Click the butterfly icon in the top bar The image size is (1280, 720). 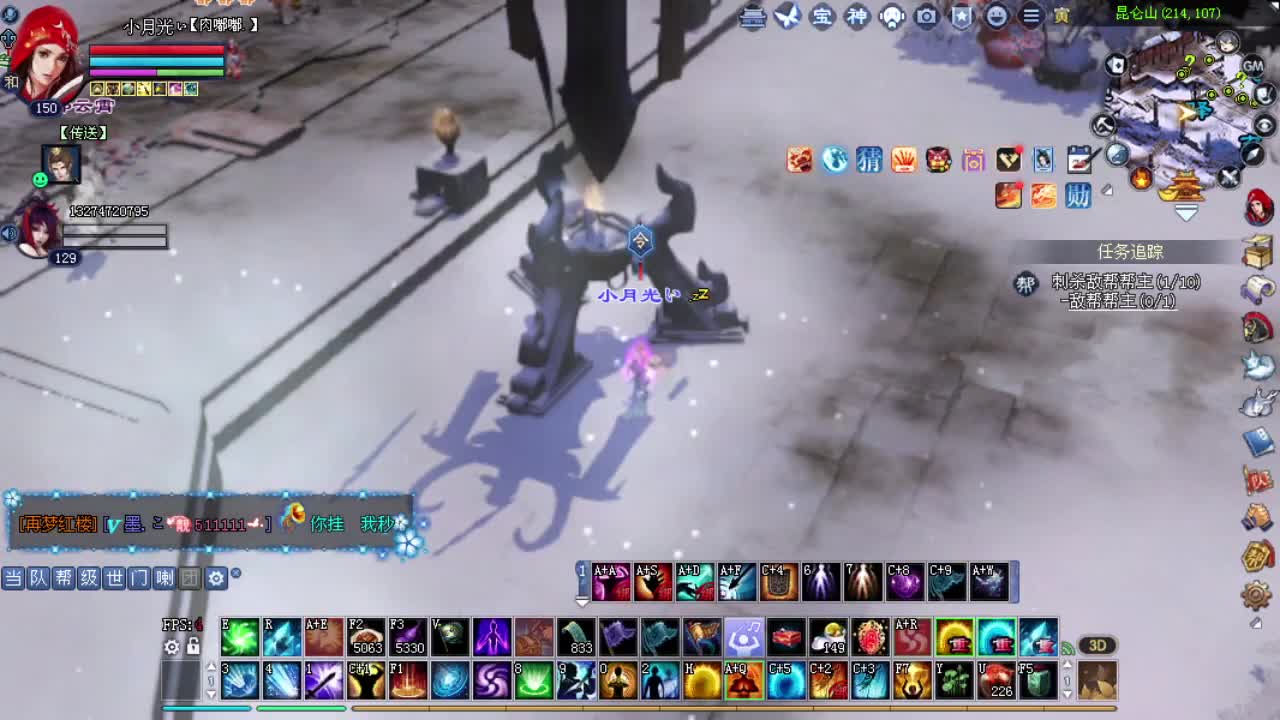click(788, 17)
